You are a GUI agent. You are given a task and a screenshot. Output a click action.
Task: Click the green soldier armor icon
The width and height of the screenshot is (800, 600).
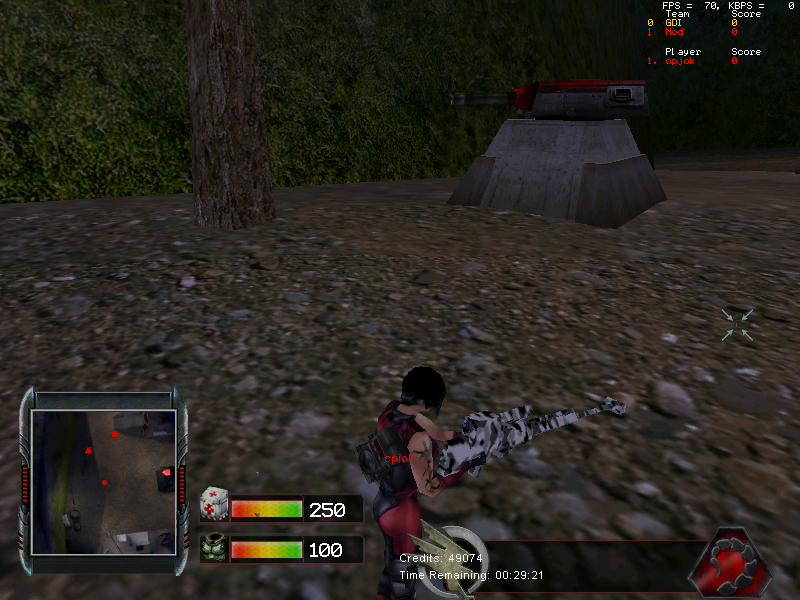tap(213, 549)
